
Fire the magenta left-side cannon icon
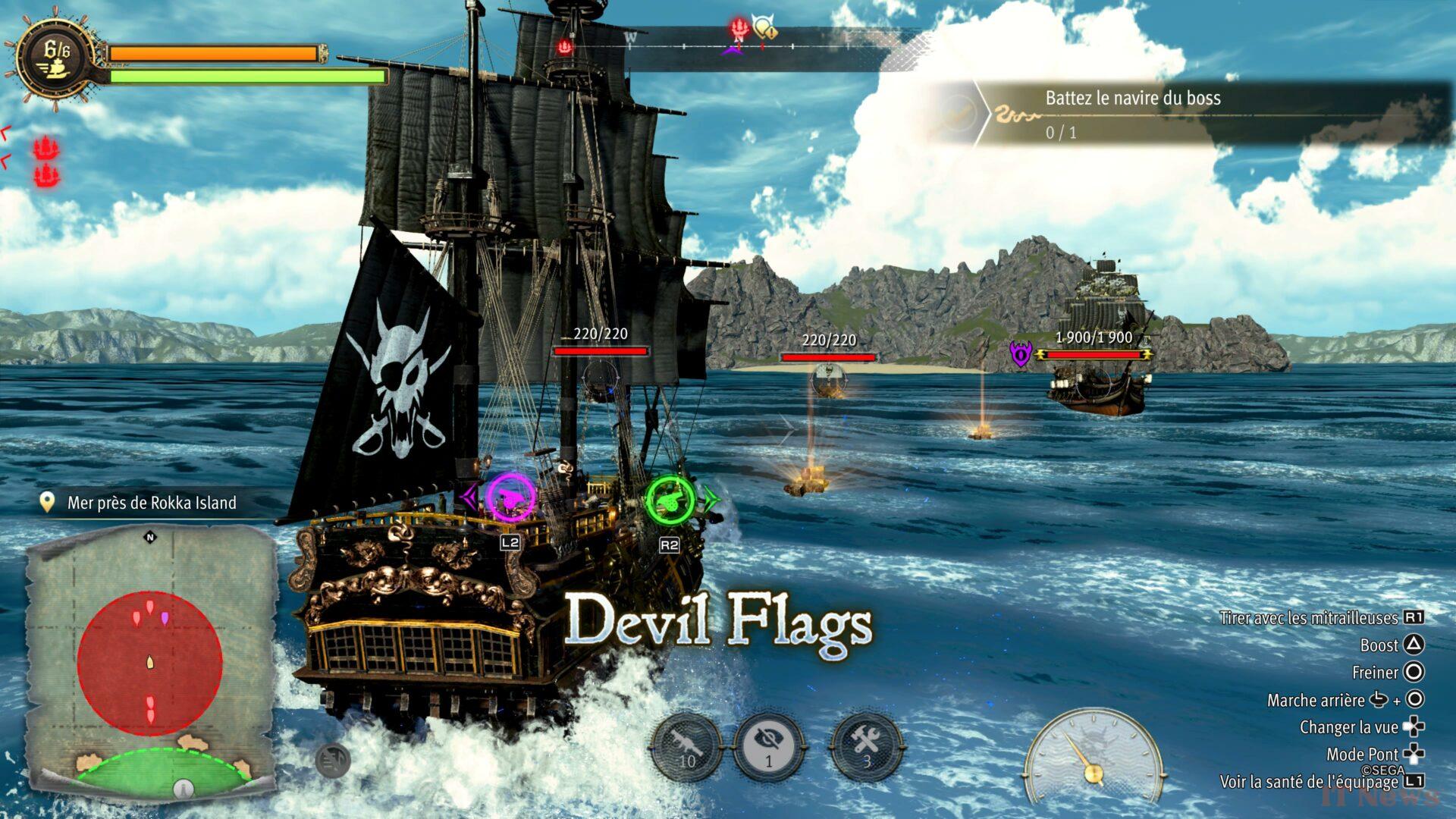[510, 498]
